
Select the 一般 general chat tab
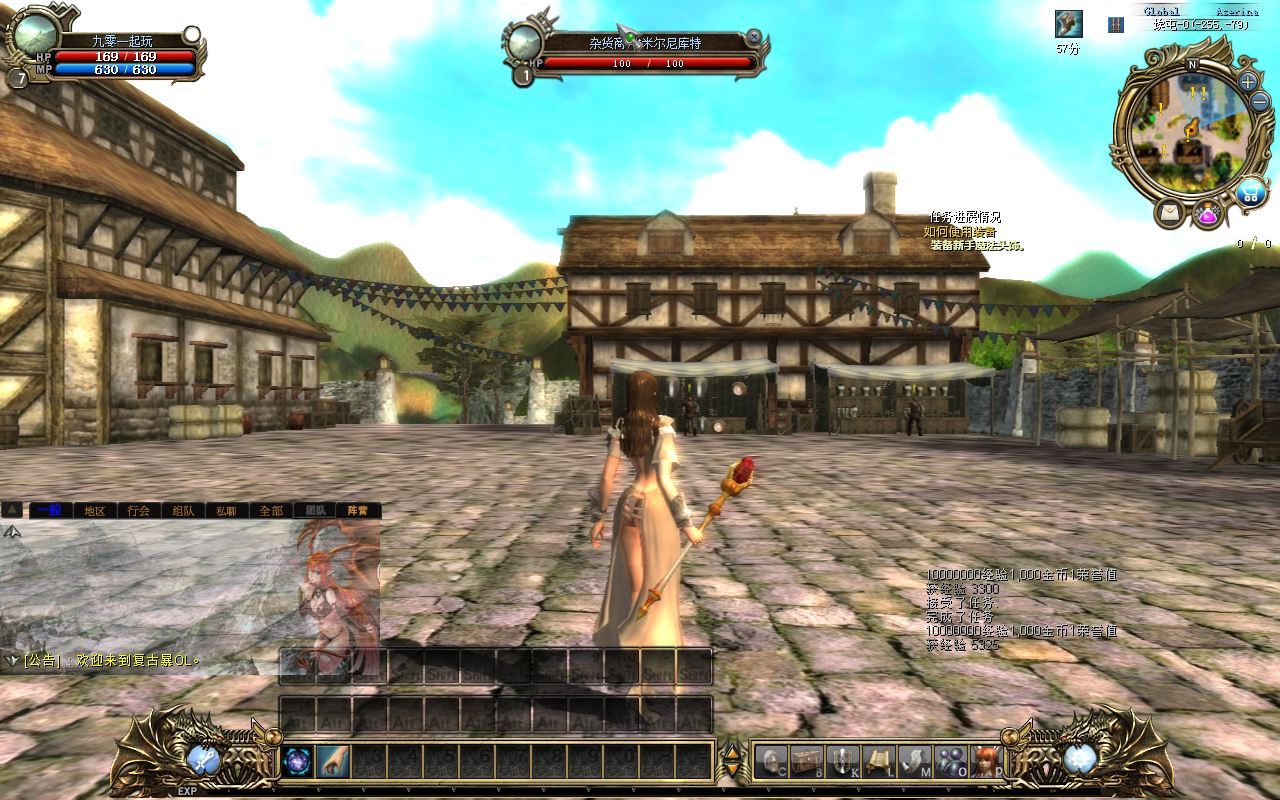48,510
